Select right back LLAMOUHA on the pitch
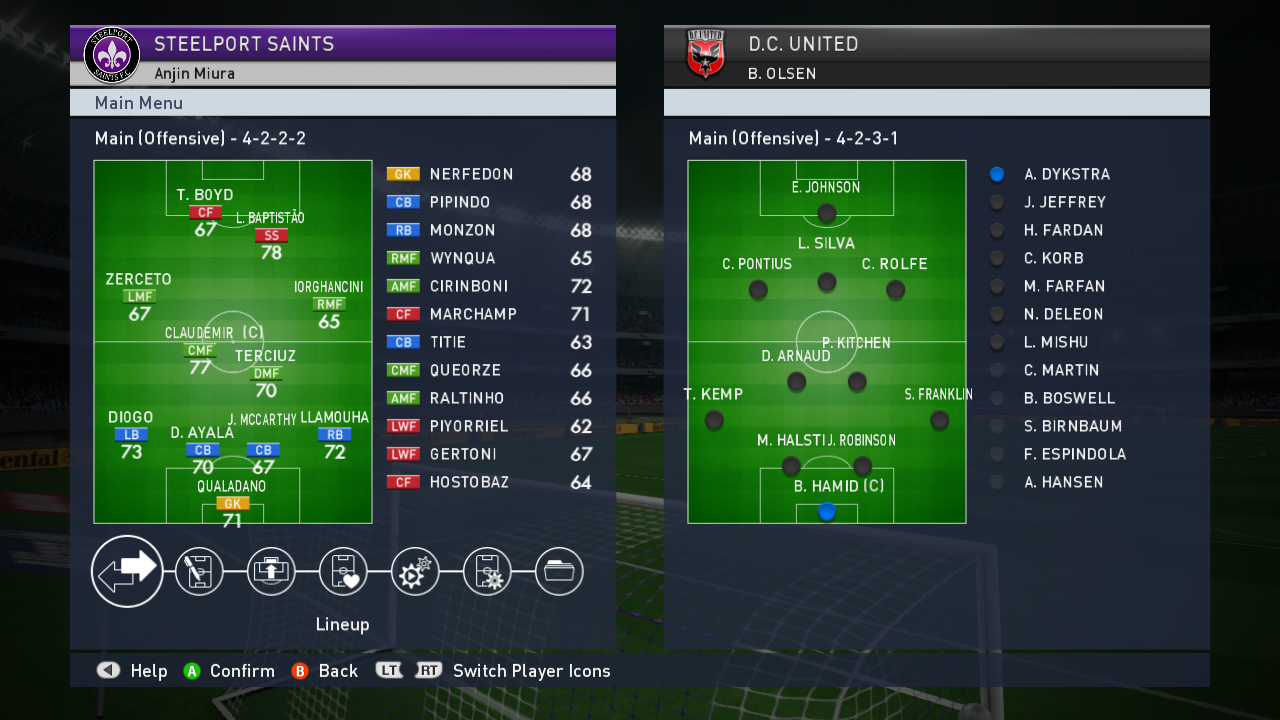 pos(334,435)
